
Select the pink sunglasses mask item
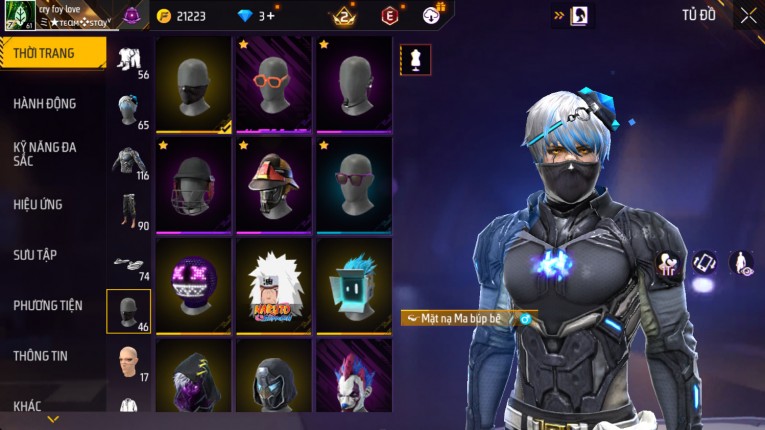pyautogui.click(x=354, y=185)
